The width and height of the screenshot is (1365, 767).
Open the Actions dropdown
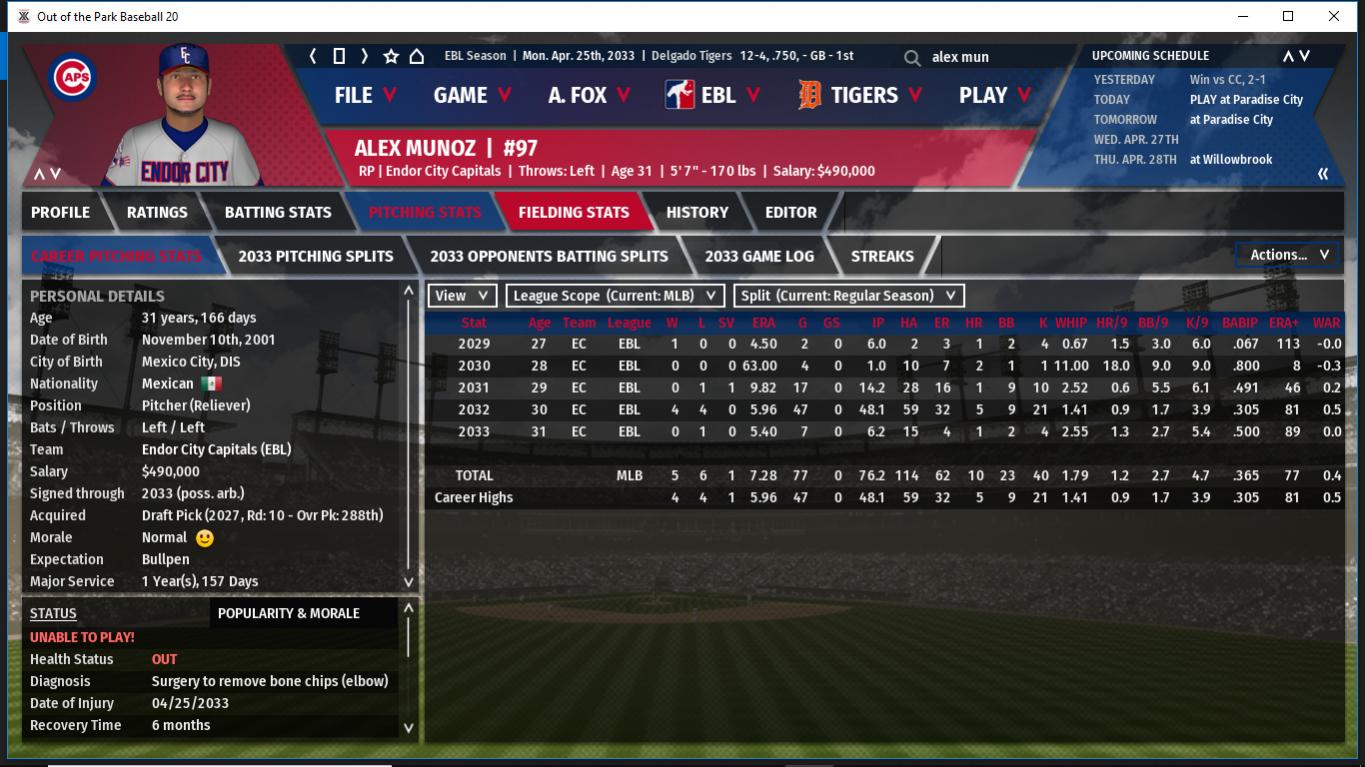coord(1288,255)
